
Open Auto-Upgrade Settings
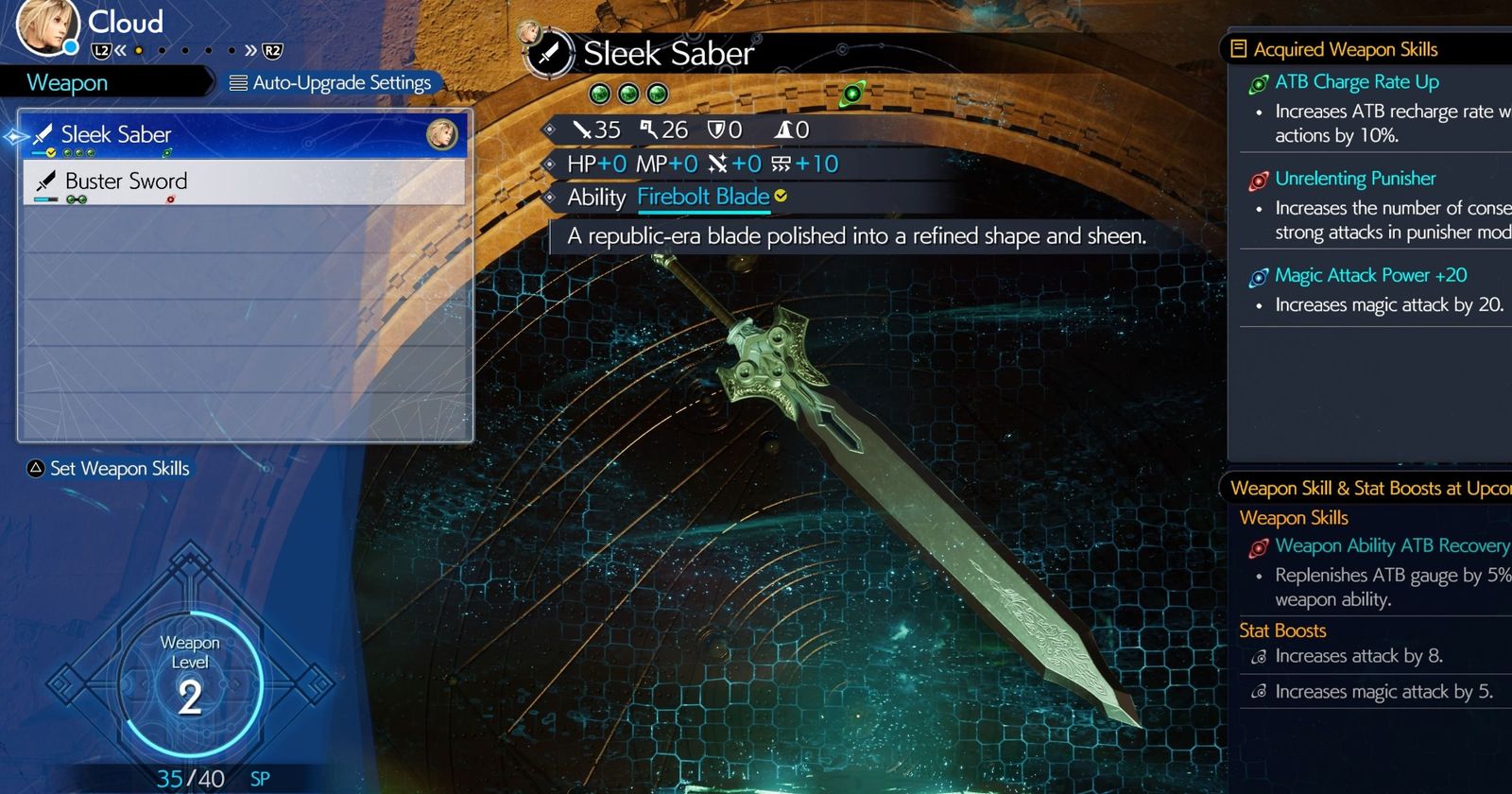331,83
